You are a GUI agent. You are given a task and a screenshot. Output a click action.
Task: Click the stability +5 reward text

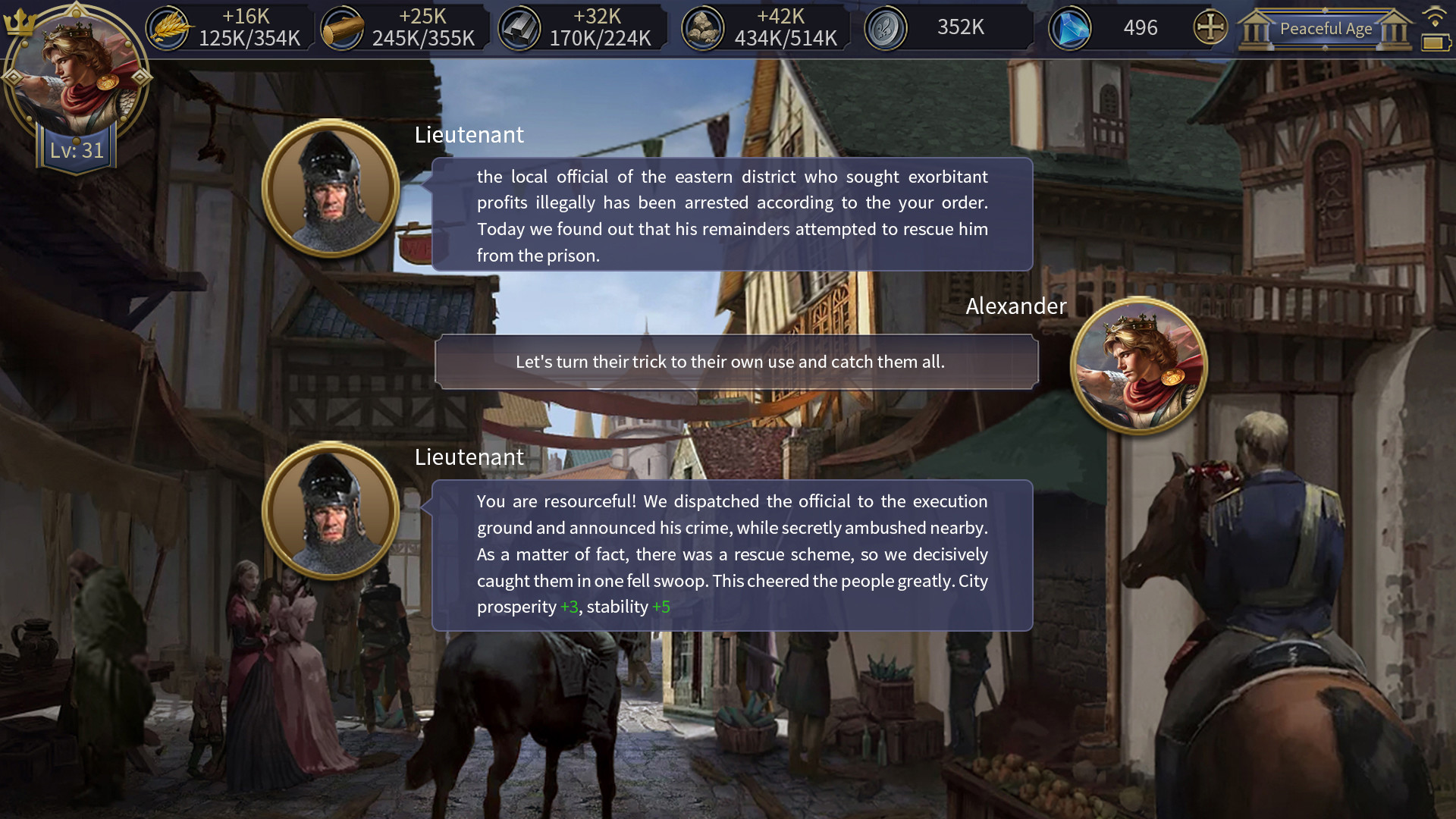pyautogui.click(x=661, y=607)
